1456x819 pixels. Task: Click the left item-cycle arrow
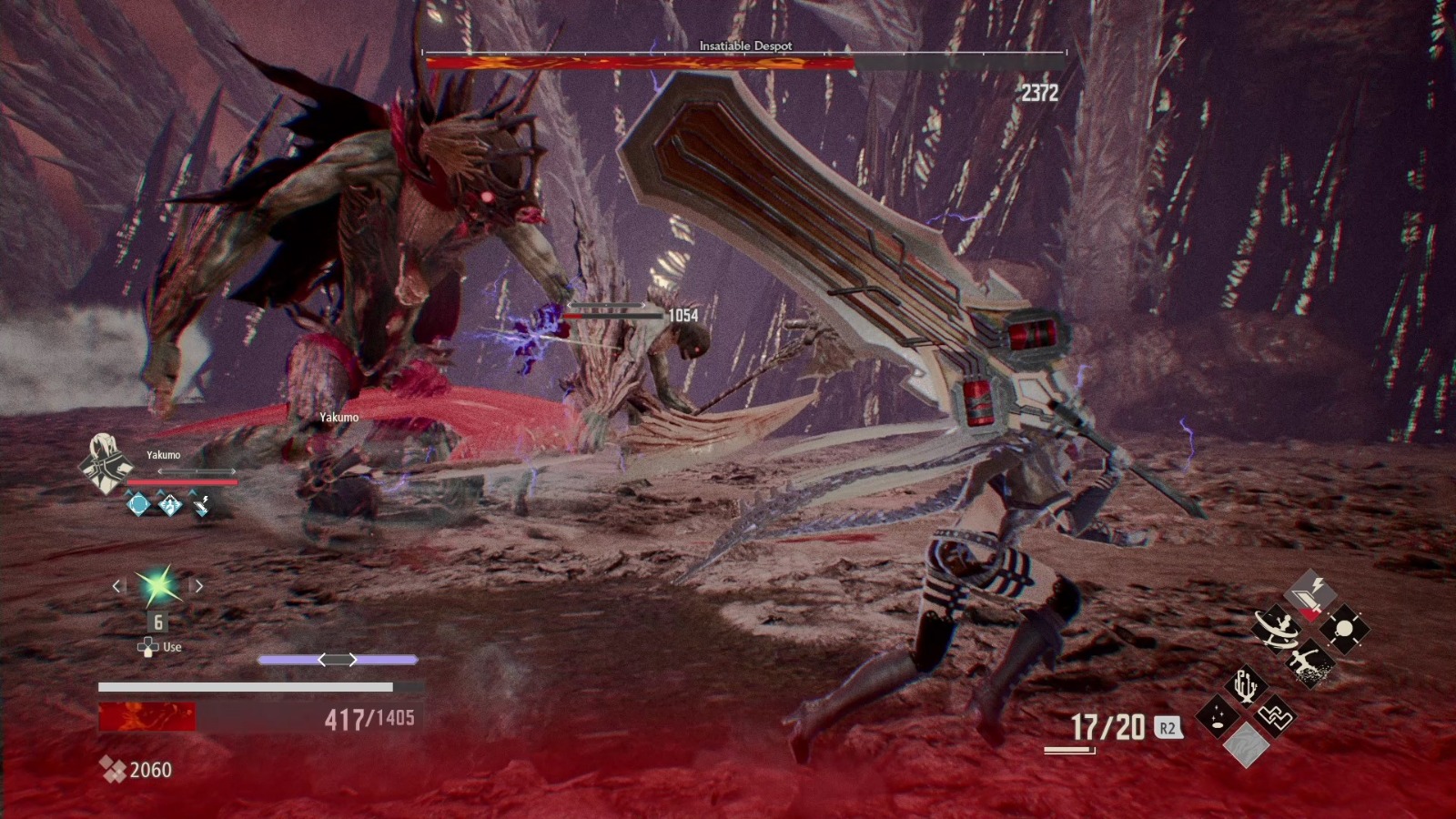(x=117, y=587)
